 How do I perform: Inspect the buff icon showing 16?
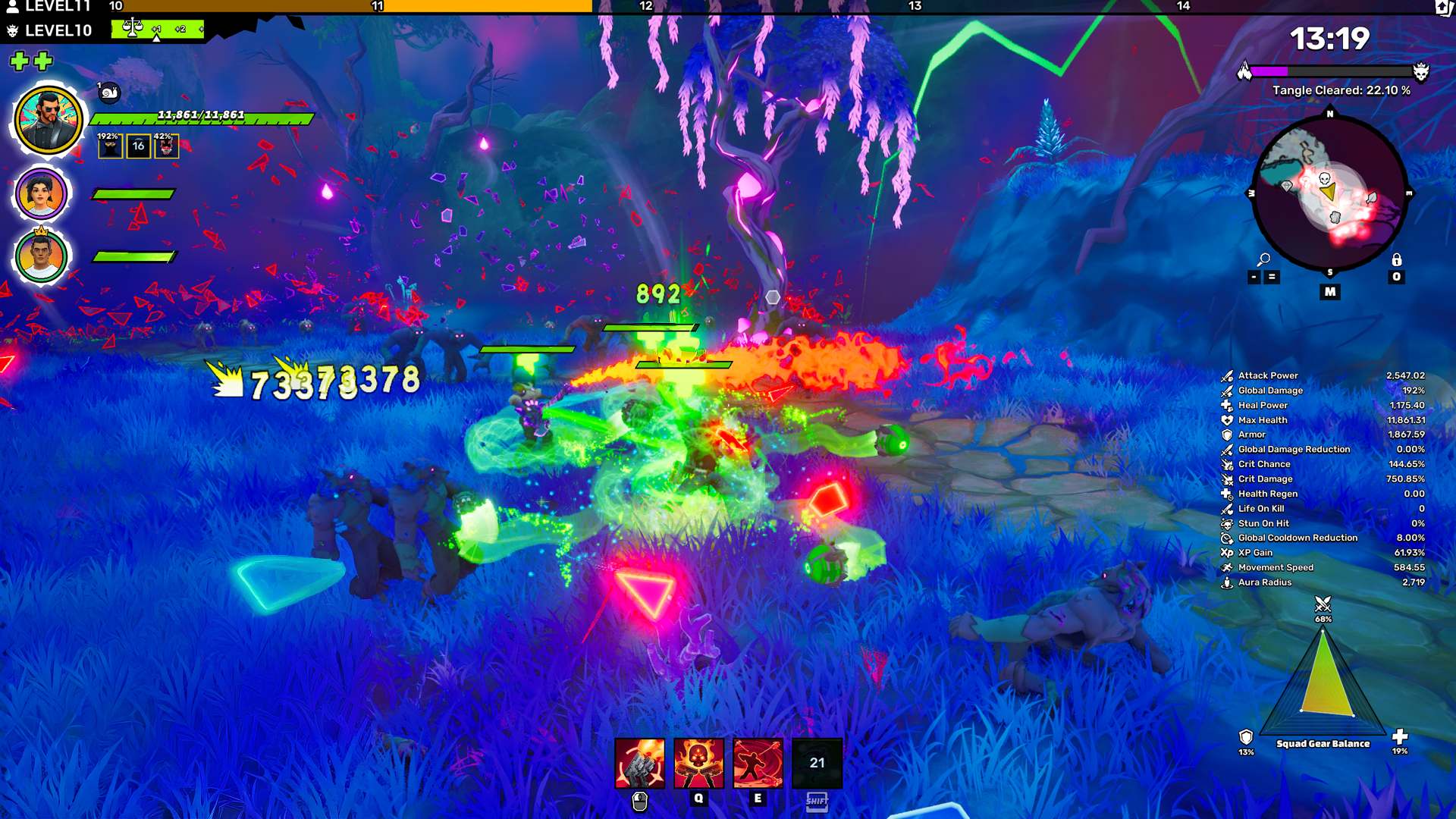coord(138,146)
